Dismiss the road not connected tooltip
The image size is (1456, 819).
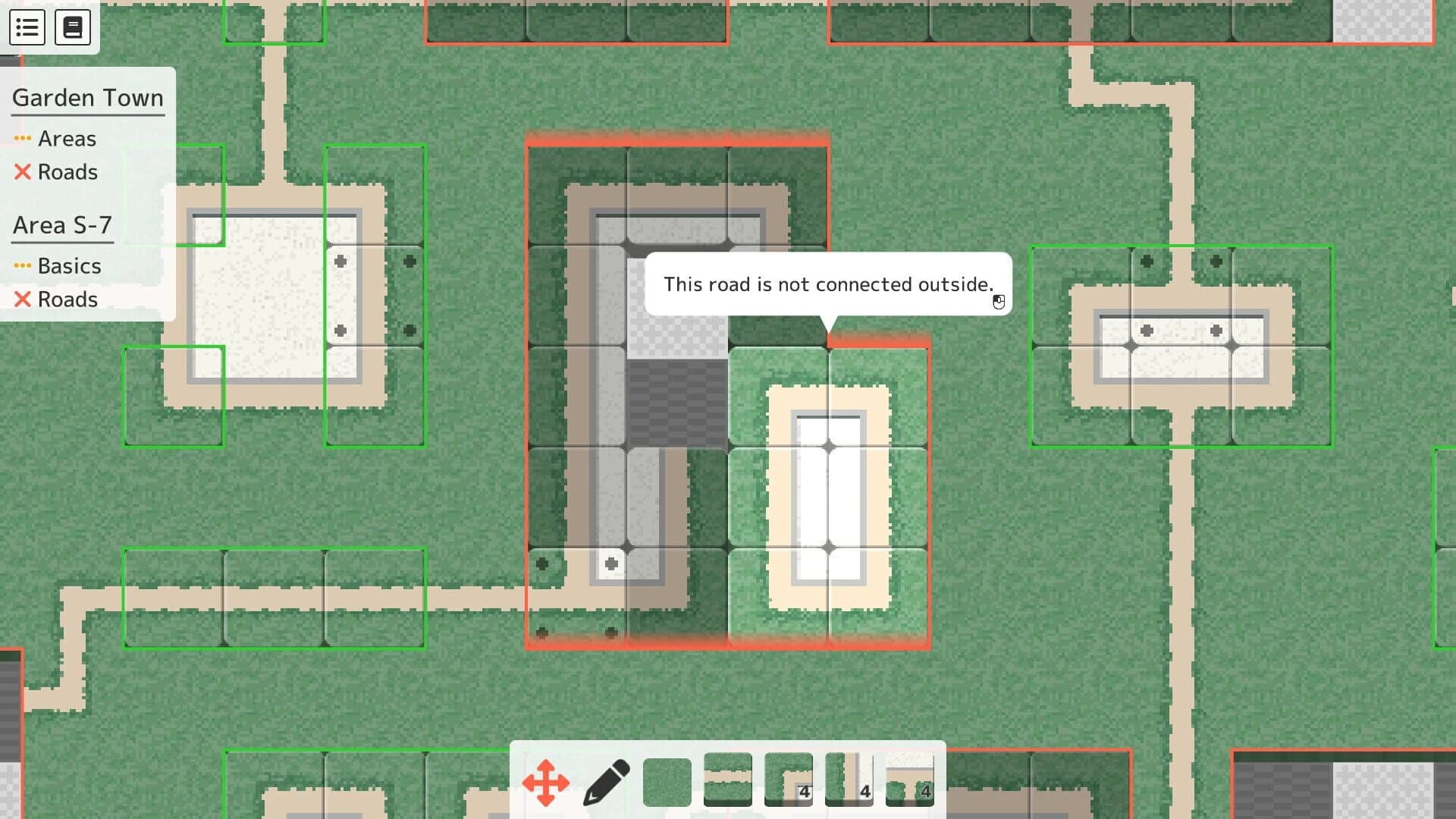[828, 284]
